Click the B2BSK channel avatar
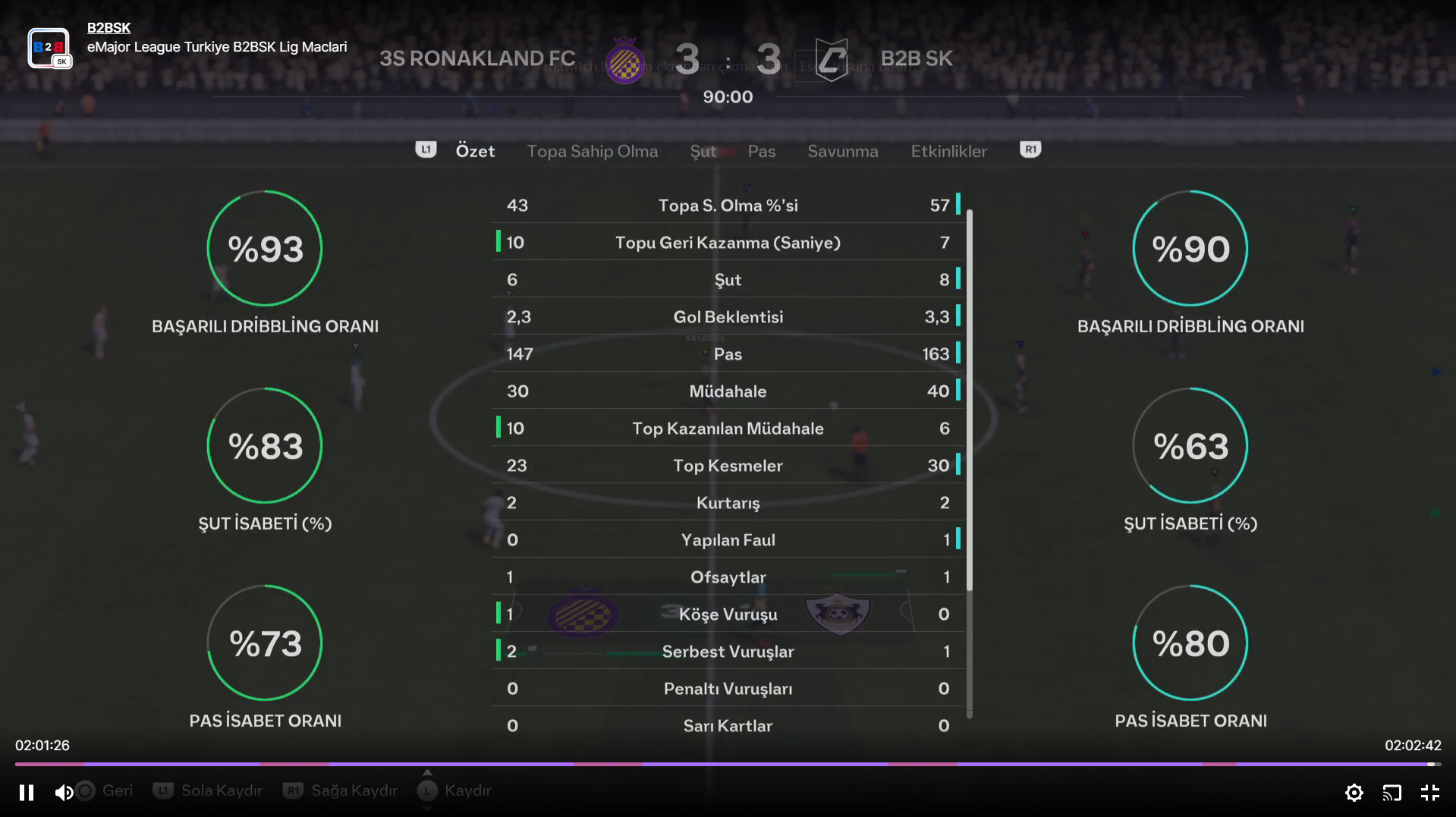The height and width of the screenshot is (817, 1456). click(x=49, y=48)
